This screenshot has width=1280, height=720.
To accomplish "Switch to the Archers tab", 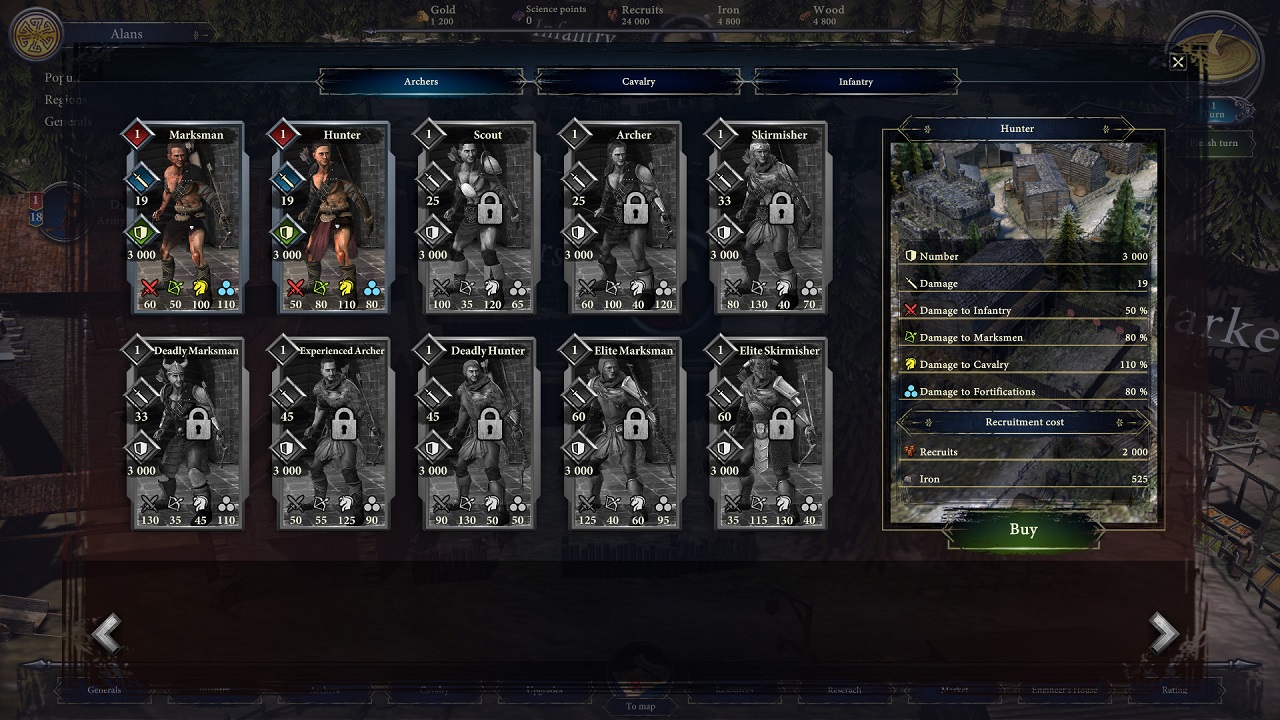I will (421, 81).
